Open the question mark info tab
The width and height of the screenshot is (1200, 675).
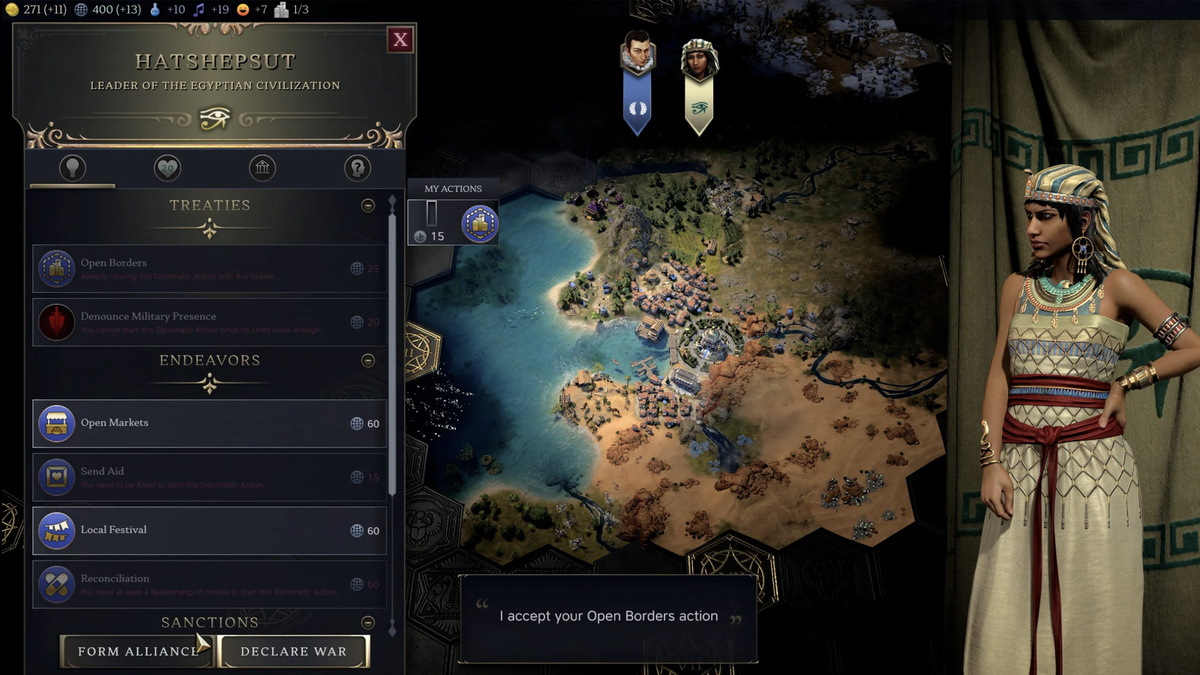tap(357, 168)
